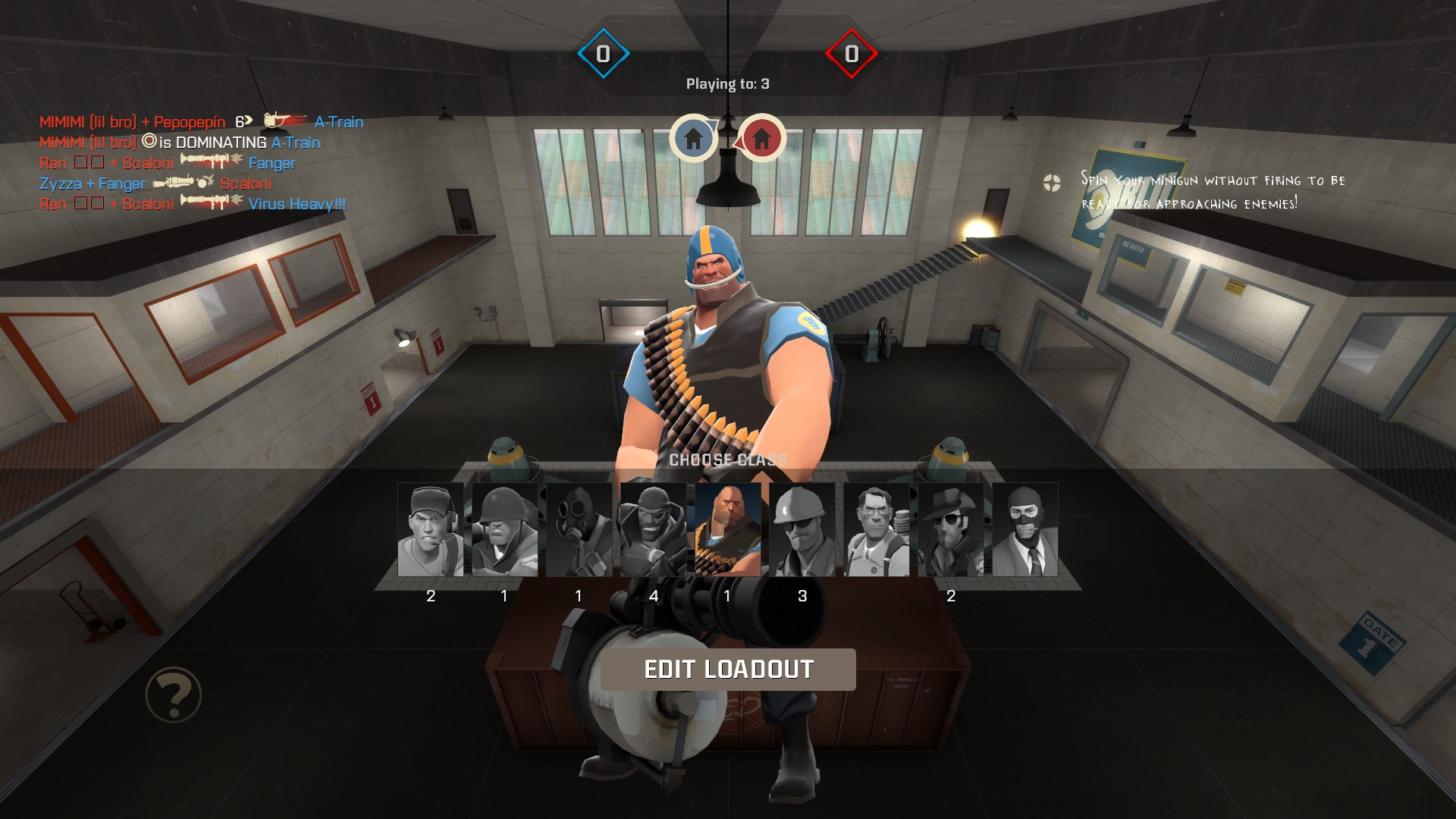Image resolution: width=1456 pixels, height=819 pixels.
Task: Click the Edit Loadout button
Action: 728,670
